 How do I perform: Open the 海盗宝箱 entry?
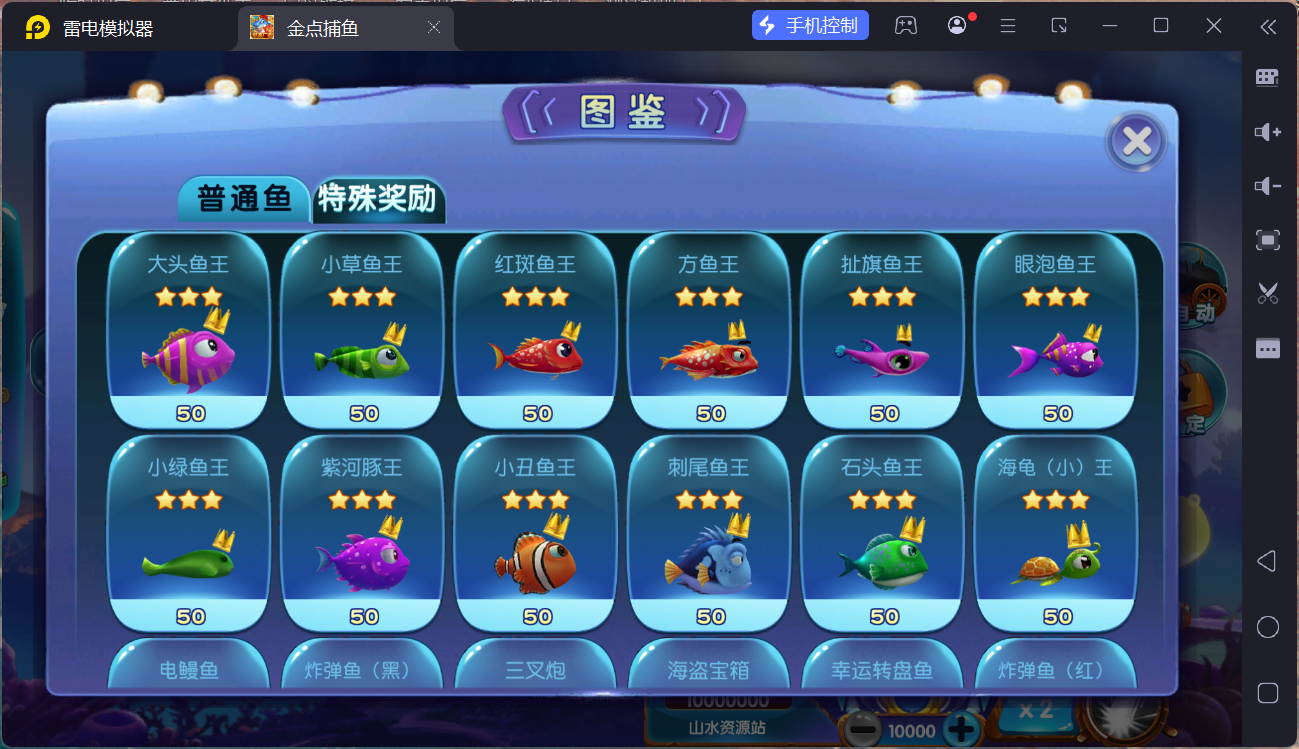tap(709, 667)
